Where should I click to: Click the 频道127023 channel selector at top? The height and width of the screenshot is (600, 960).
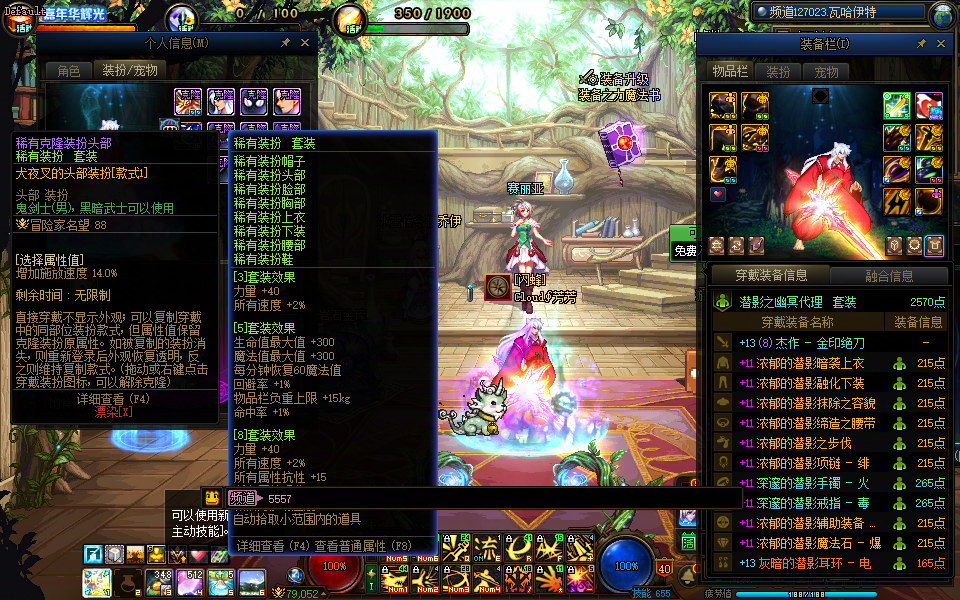(x=839, y=13)
